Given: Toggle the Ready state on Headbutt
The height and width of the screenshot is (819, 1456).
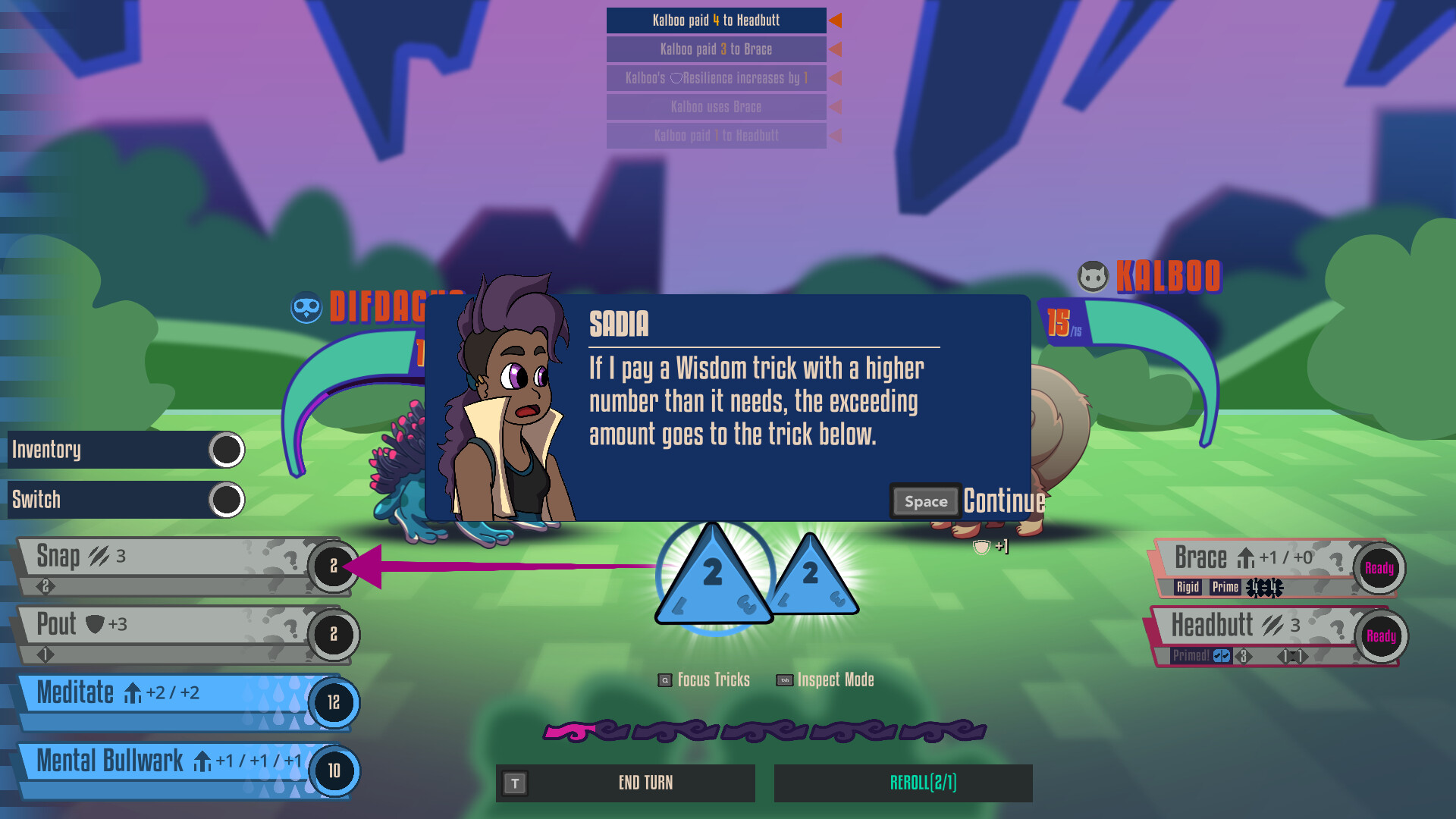Looking at the screenshot, I should point(1381,637).
